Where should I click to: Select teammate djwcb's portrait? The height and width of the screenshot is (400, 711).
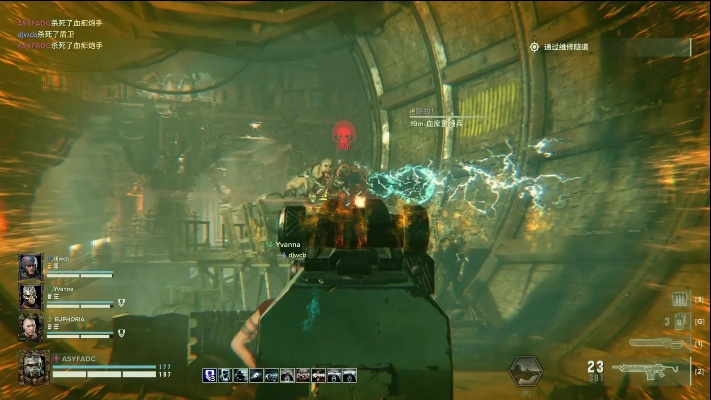click(x=30, y=267)
